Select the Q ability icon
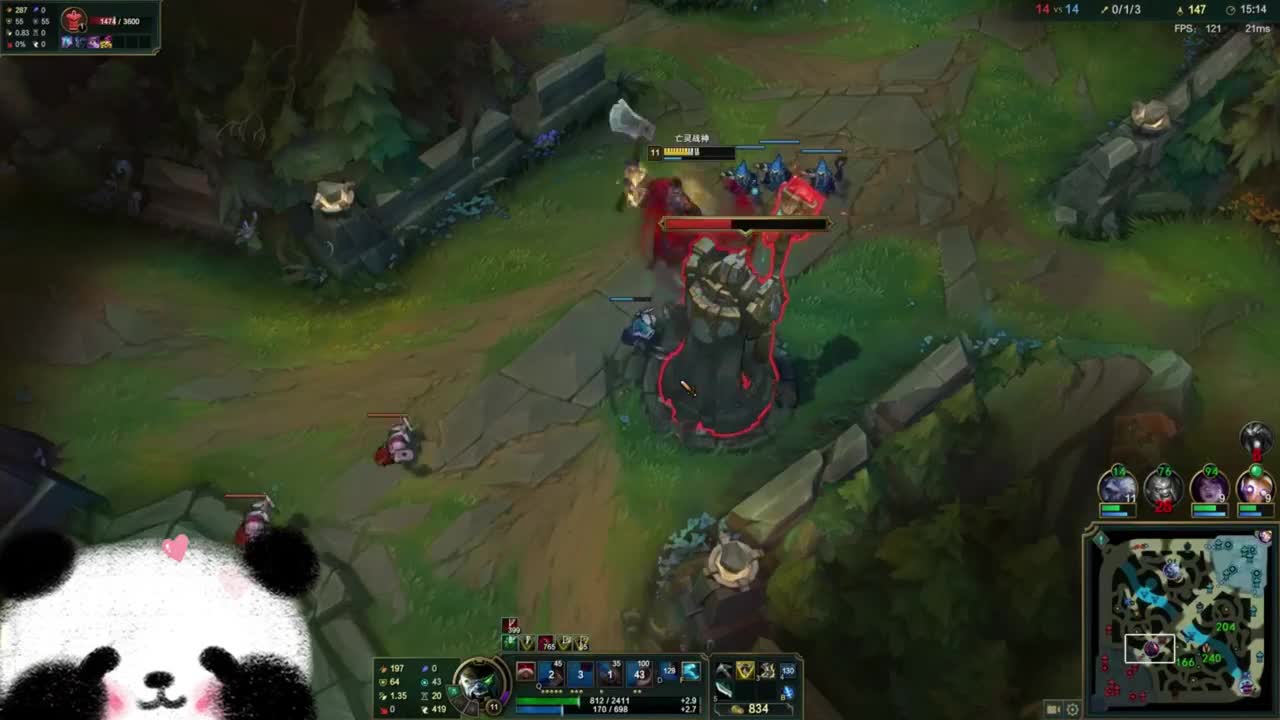This screenshot has width=1280, height=720. (x=551, y=674)
